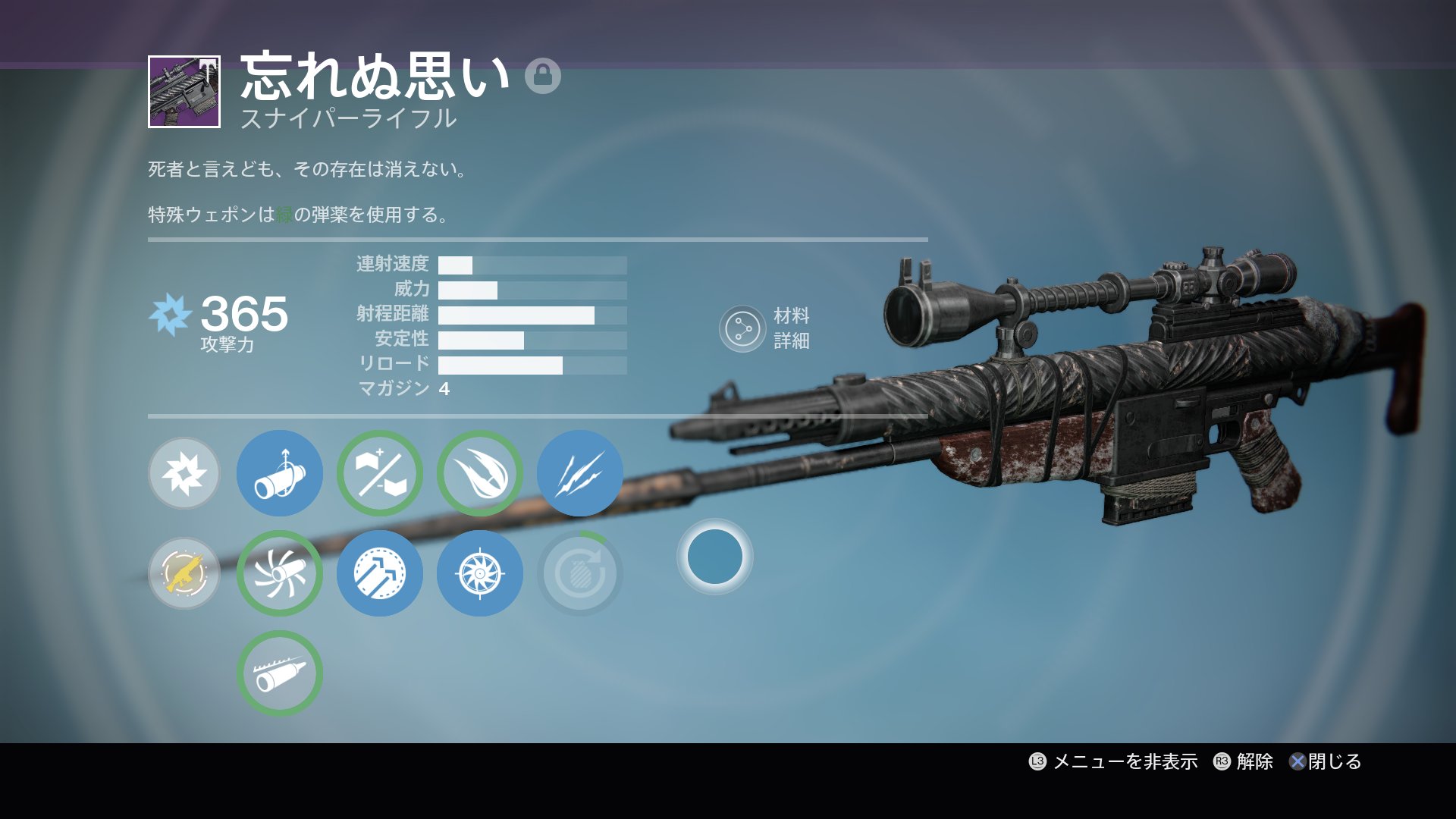Image resolution: width=1456 pixels, height=819 pixels.
Task: Select the spinning barrel perk node
Action: (x=280, y=574)
